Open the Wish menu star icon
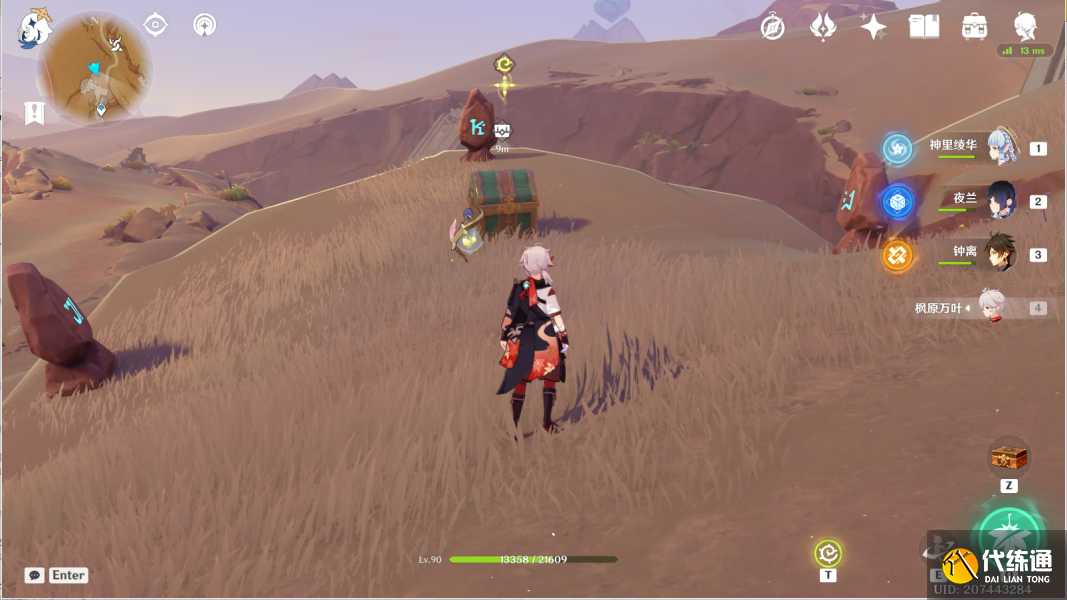Viewport: 1067px width, 600px height. (x=873, y=27)
